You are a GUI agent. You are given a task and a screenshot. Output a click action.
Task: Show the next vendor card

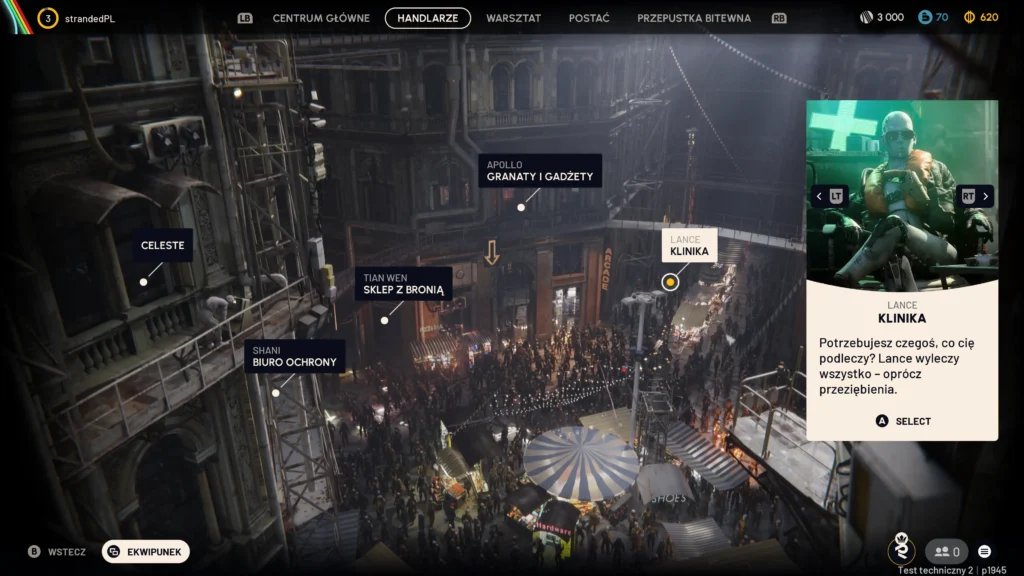pos(975,196)
